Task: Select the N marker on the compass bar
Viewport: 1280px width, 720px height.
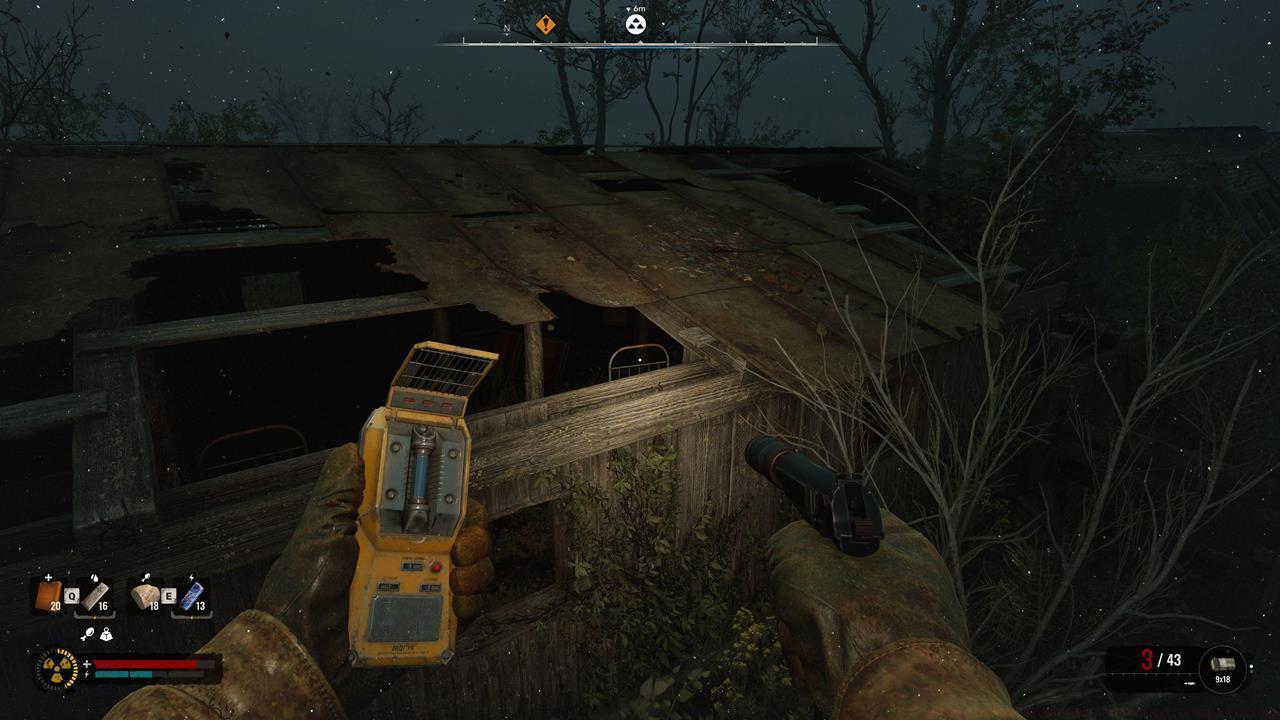Action: coord(506,29)
